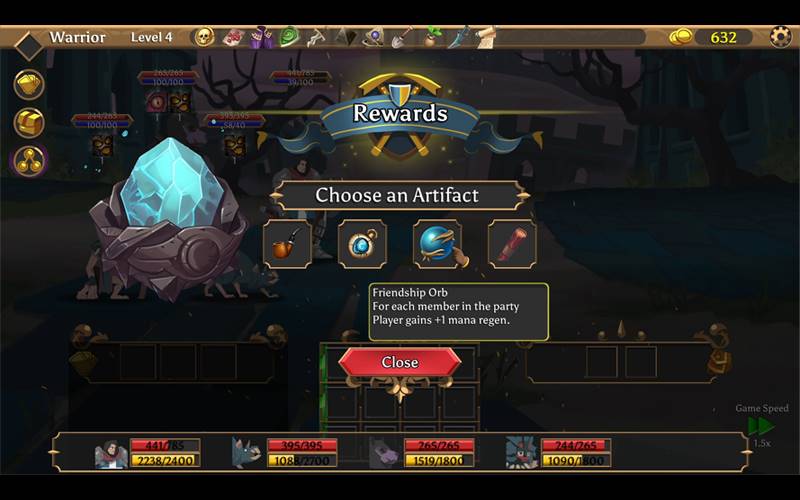Viewport: 800px width, 500px height.
Task: Pick the Friendship Orb artifact
Action: [437, 244]
